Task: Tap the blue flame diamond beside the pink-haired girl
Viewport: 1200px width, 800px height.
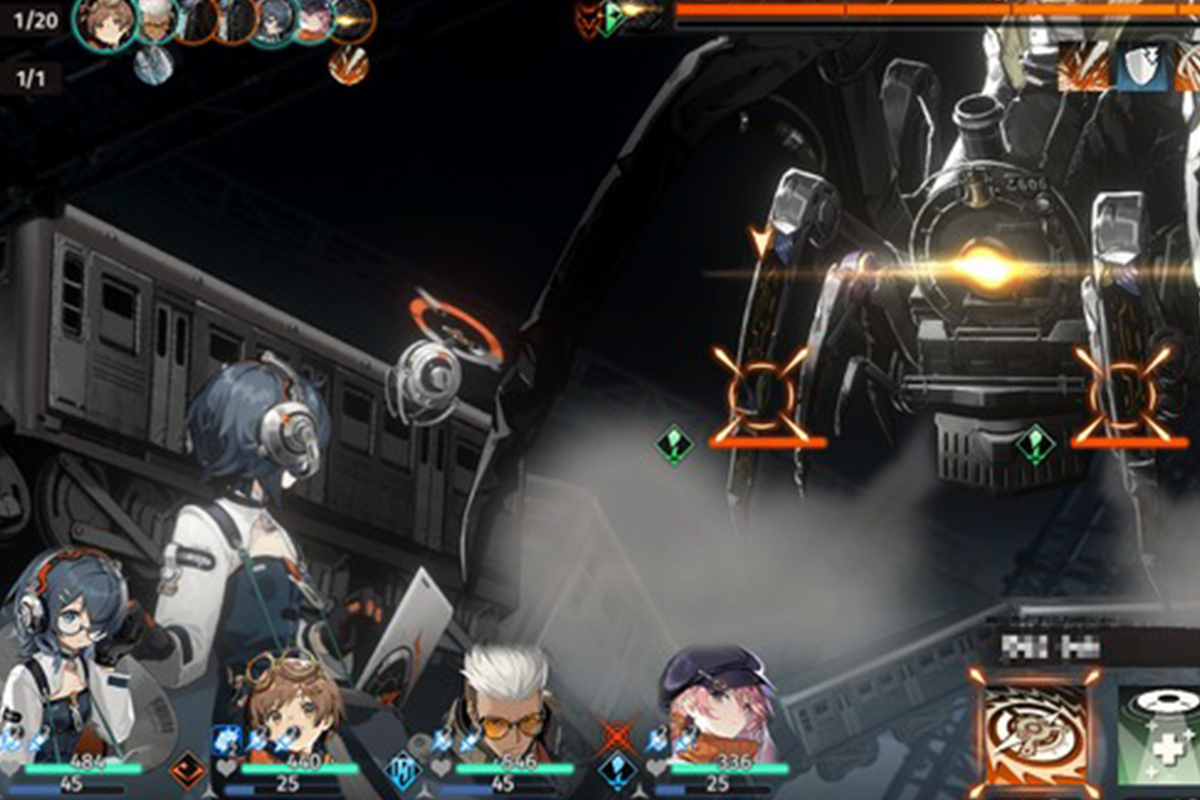Action: coord(617,771)
